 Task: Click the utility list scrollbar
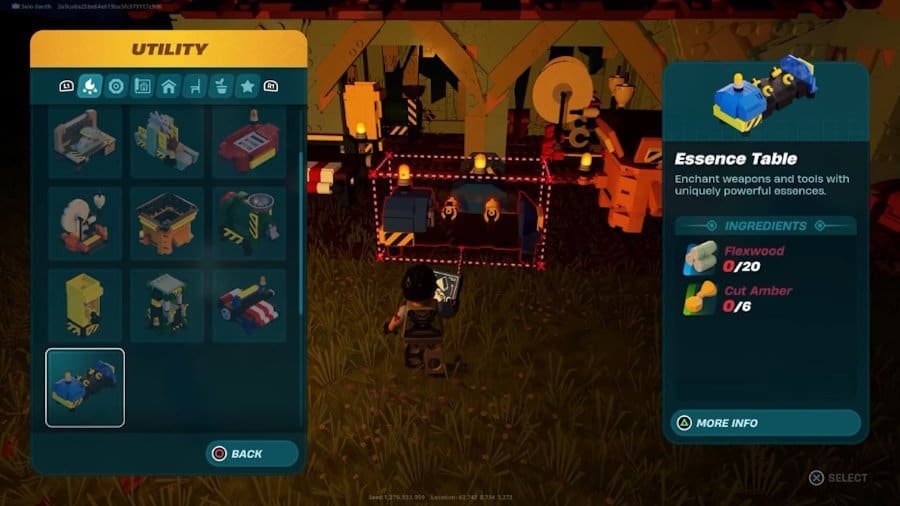(301, 228)
